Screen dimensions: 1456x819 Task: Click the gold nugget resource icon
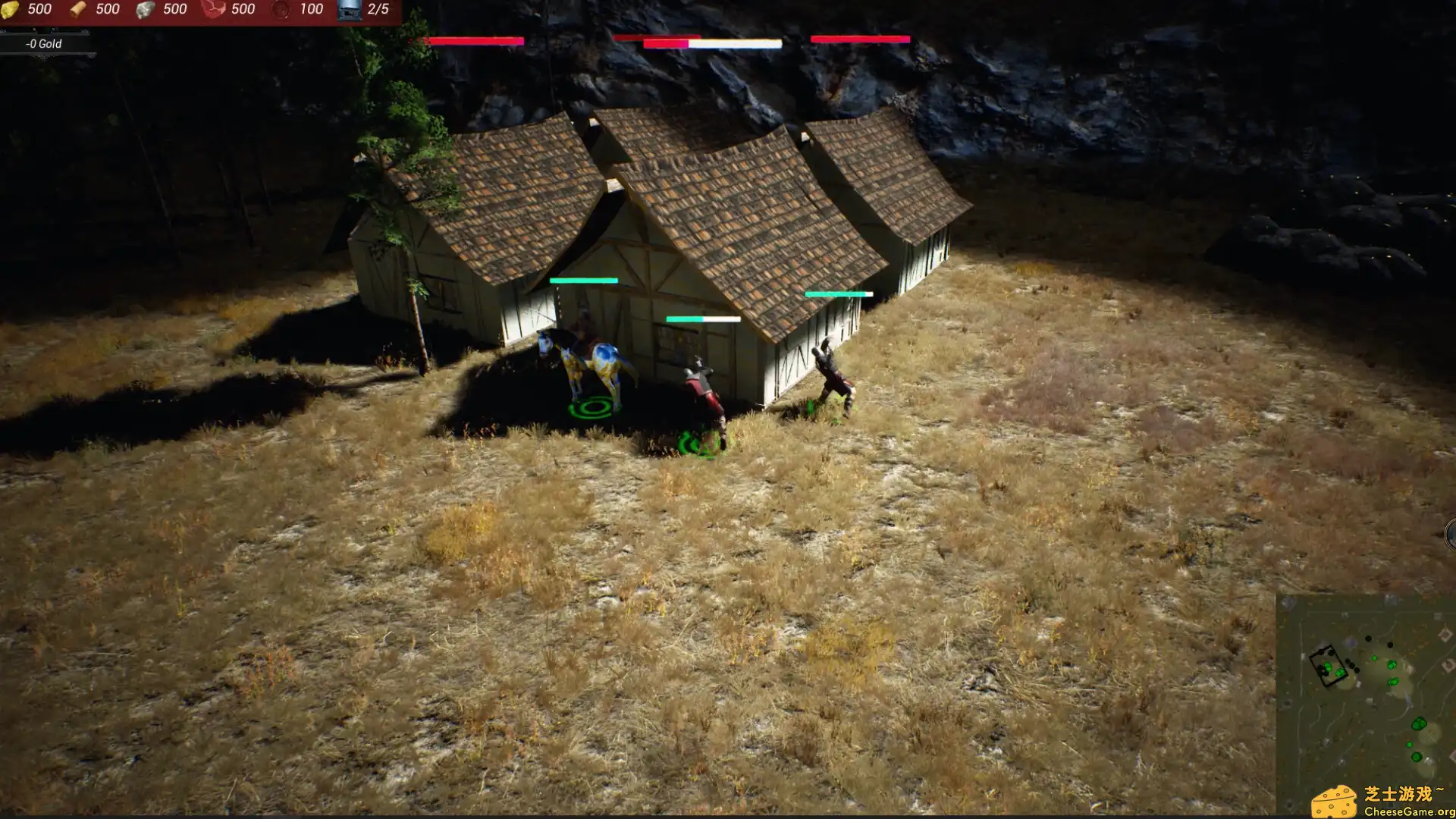[10, 10]
